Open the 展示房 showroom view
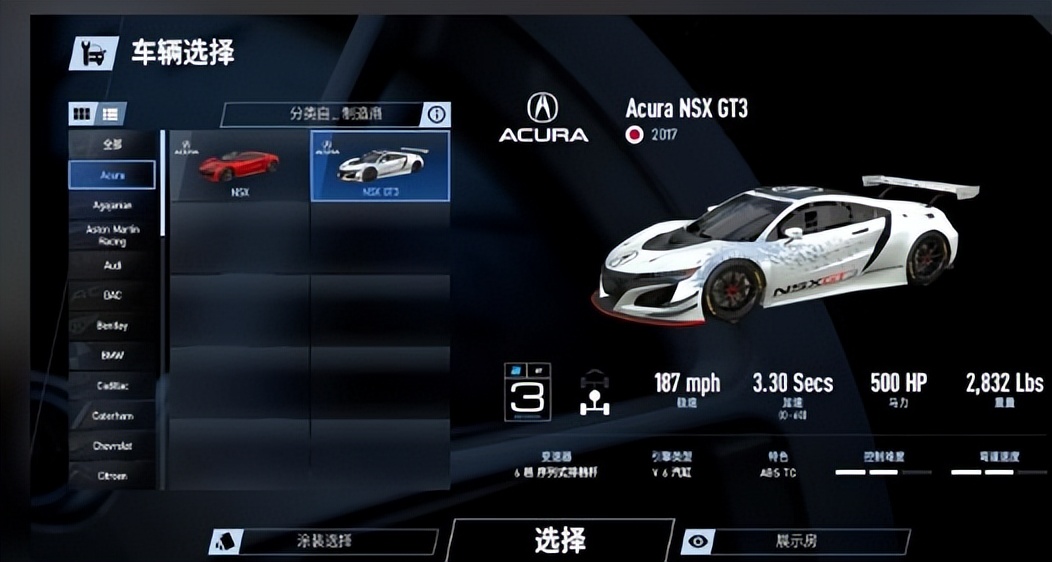This screenshot has height=562, width=1052. click(x=797, y=541)
